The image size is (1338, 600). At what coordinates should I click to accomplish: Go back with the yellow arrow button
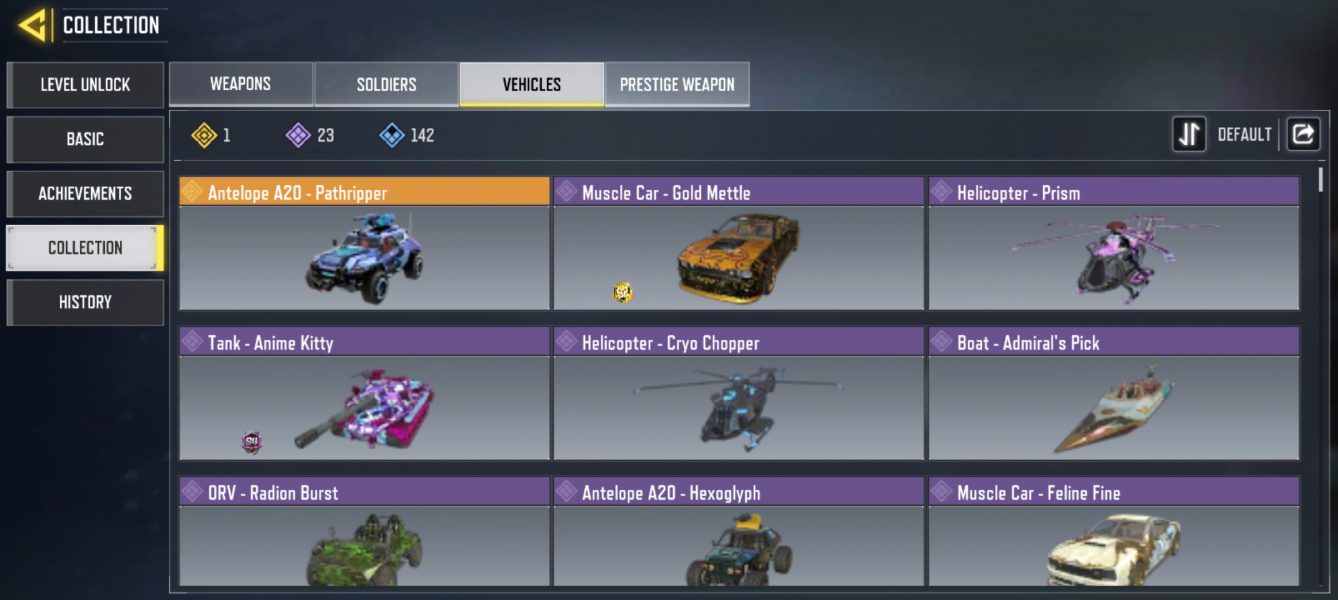(34, 25)
